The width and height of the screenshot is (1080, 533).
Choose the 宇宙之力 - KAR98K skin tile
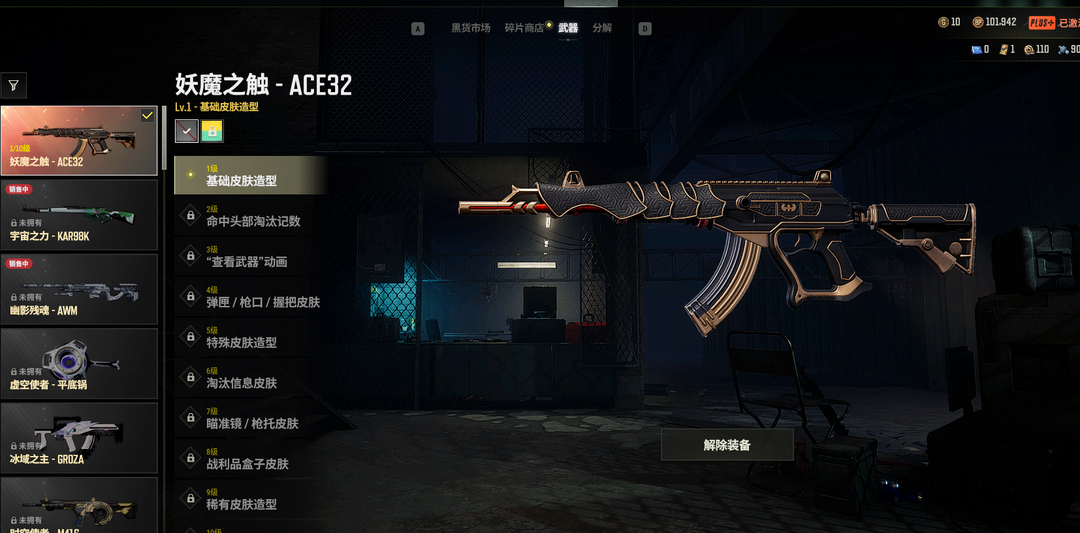[79, 214]
